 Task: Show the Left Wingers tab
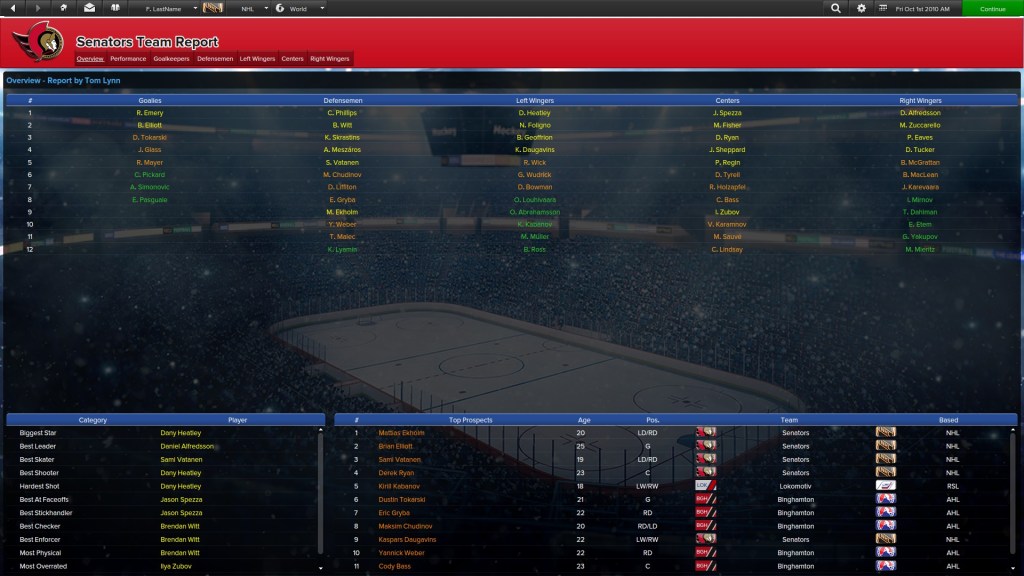click(257, 59)
